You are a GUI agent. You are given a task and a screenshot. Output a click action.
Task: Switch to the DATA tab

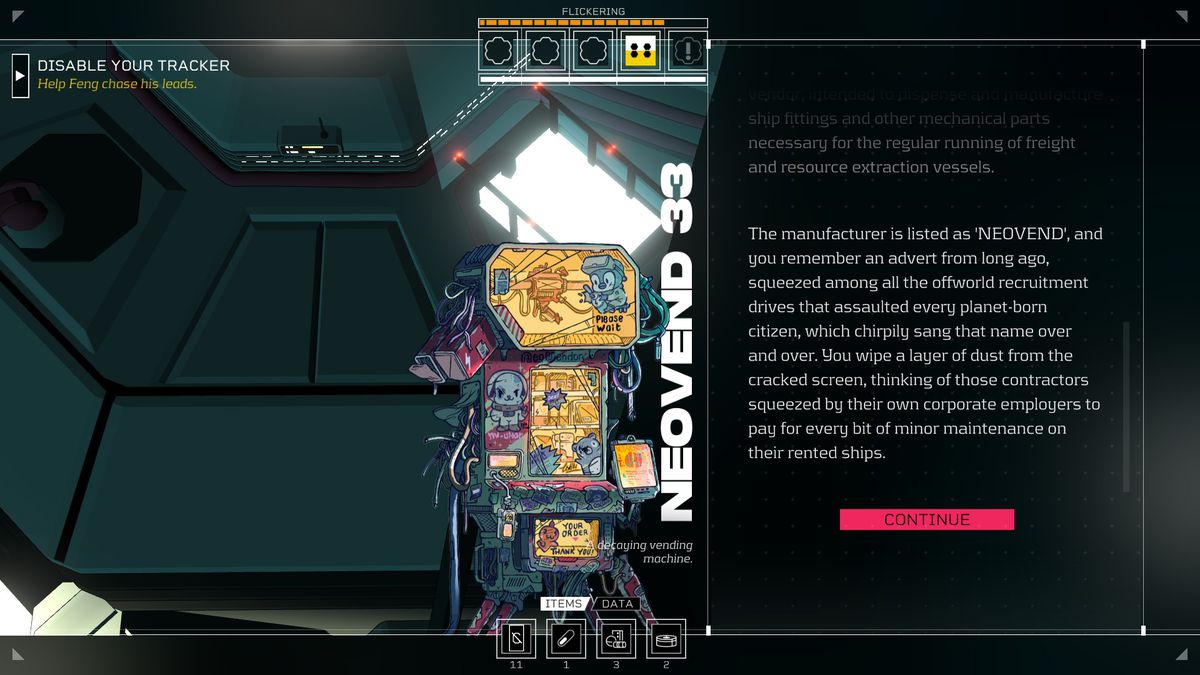click(x=617, y=604)
